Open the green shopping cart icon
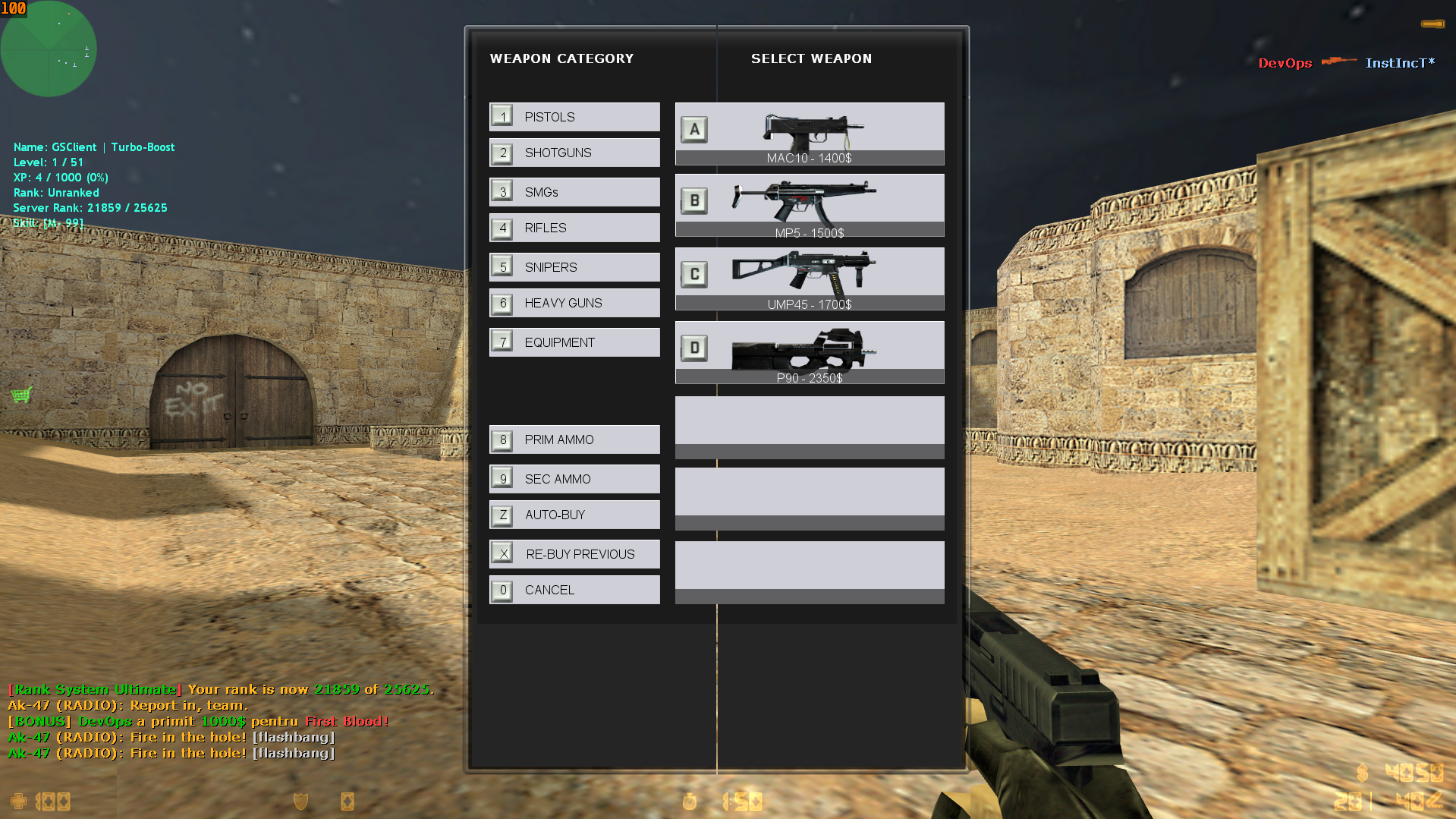1456x819 pixels. 21,395
